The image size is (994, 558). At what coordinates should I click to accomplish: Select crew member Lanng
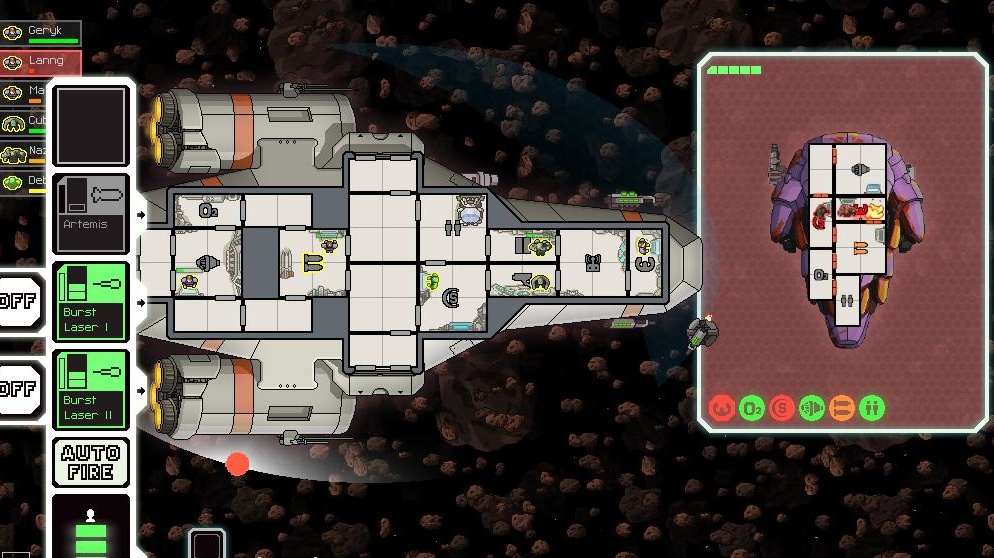pos(40,63)
